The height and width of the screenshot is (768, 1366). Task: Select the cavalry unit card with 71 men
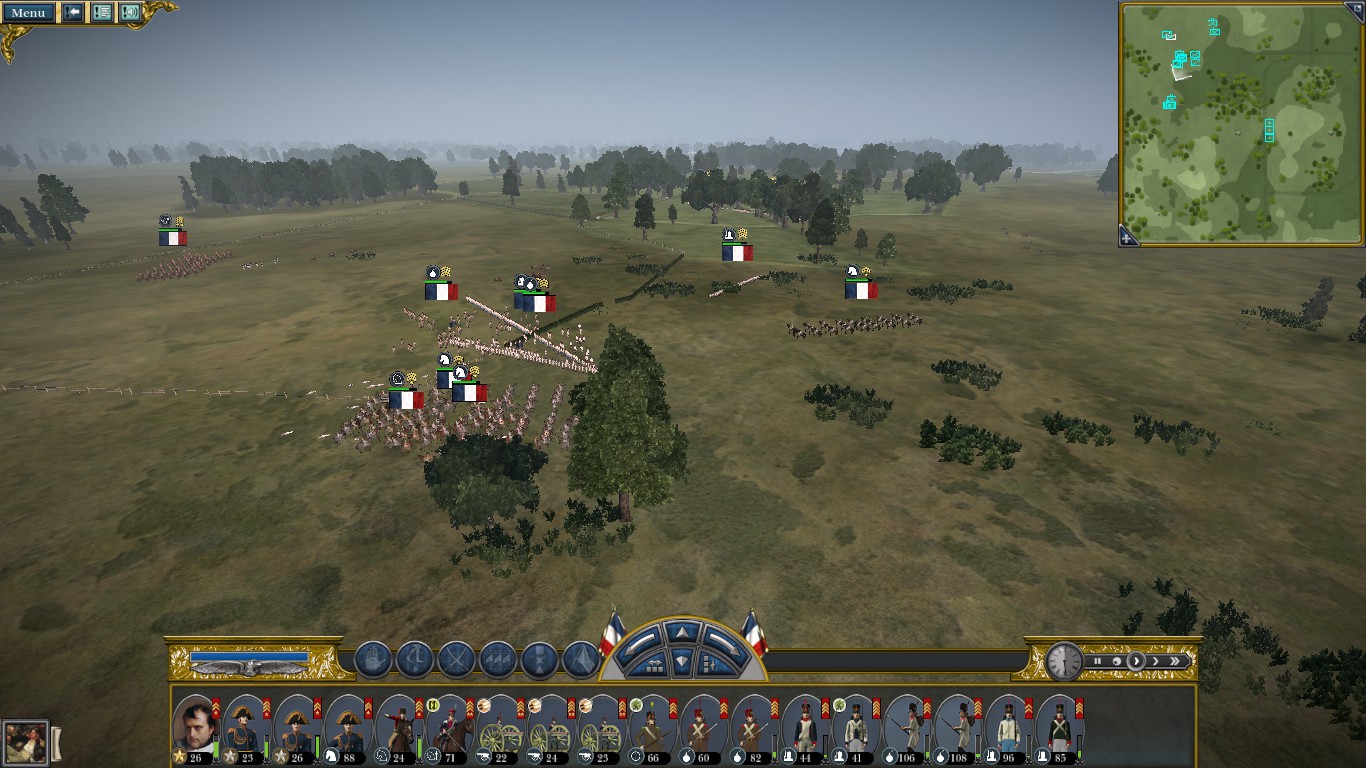coord(451,727)
